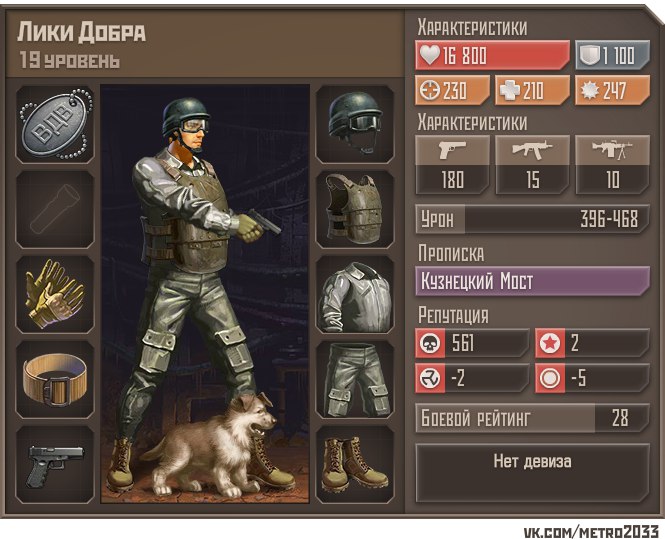Select the machine gun skill tile showing 10
This screenshot has width=665, height=539.
click(x=612, y=166)
